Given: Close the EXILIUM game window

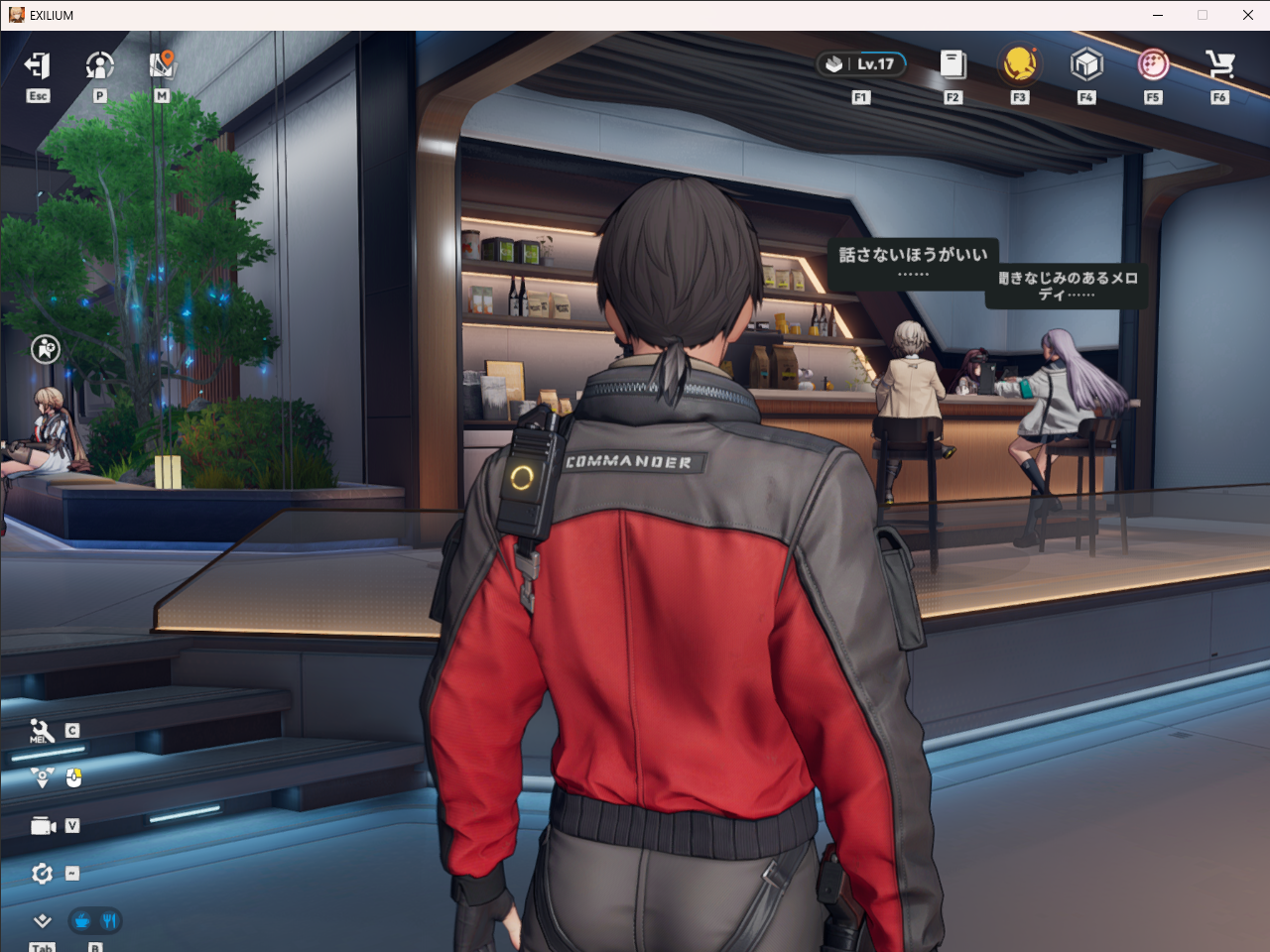Looking at the screenshot, I should 1248,15.
